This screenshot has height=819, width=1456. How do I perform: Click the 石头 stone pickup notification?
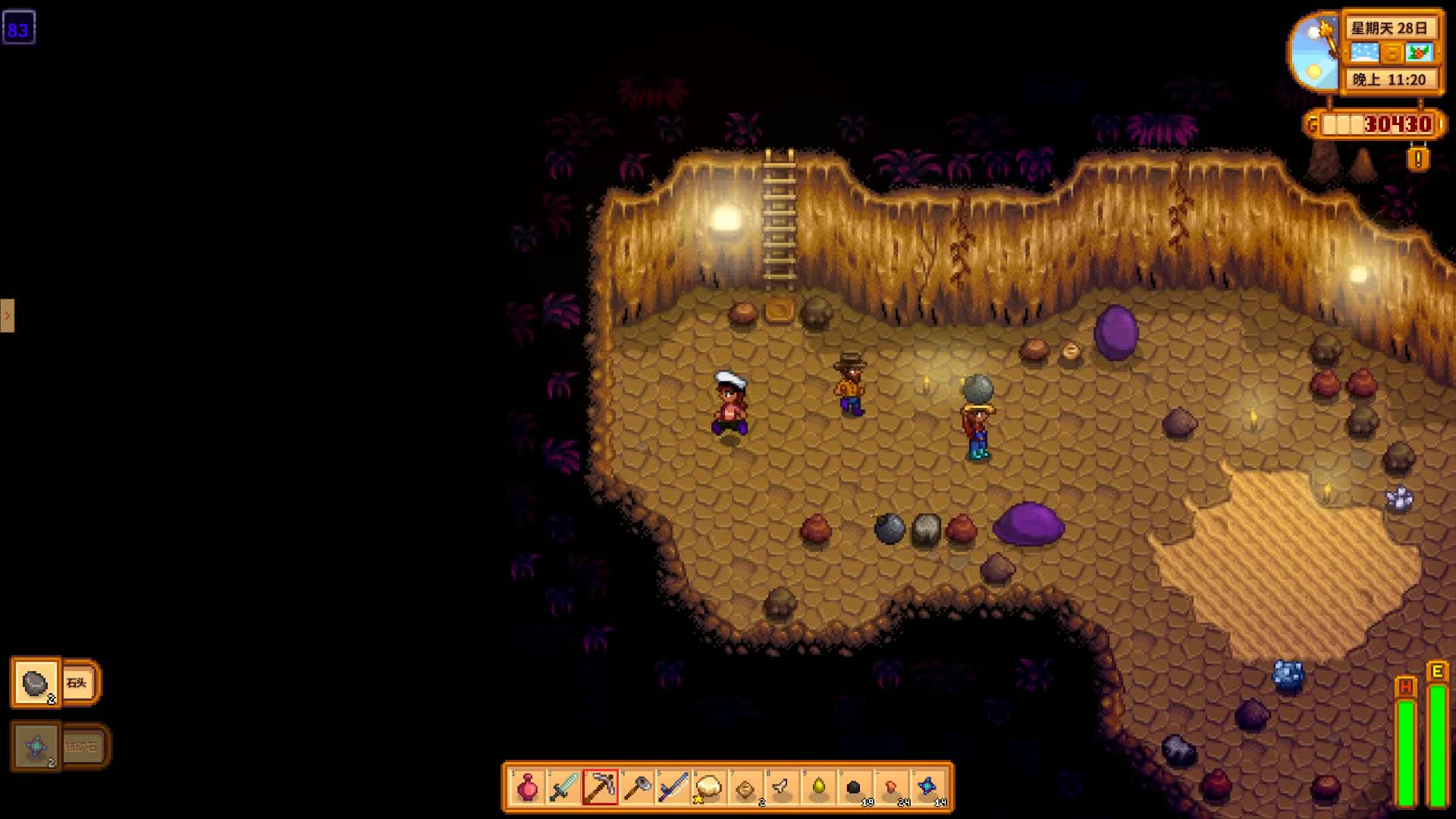56,682
